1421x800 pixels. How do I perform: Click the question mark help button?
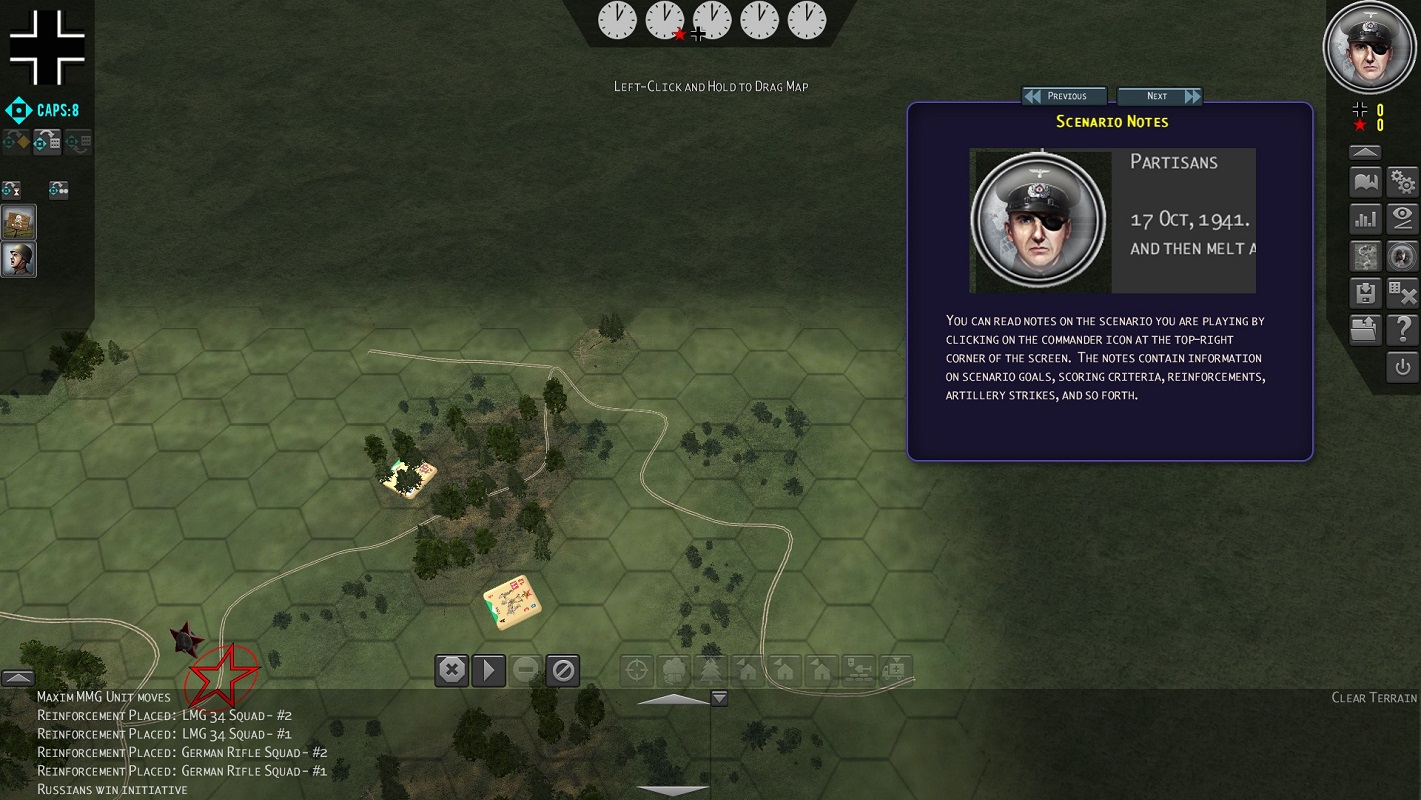coord(1403,329)
